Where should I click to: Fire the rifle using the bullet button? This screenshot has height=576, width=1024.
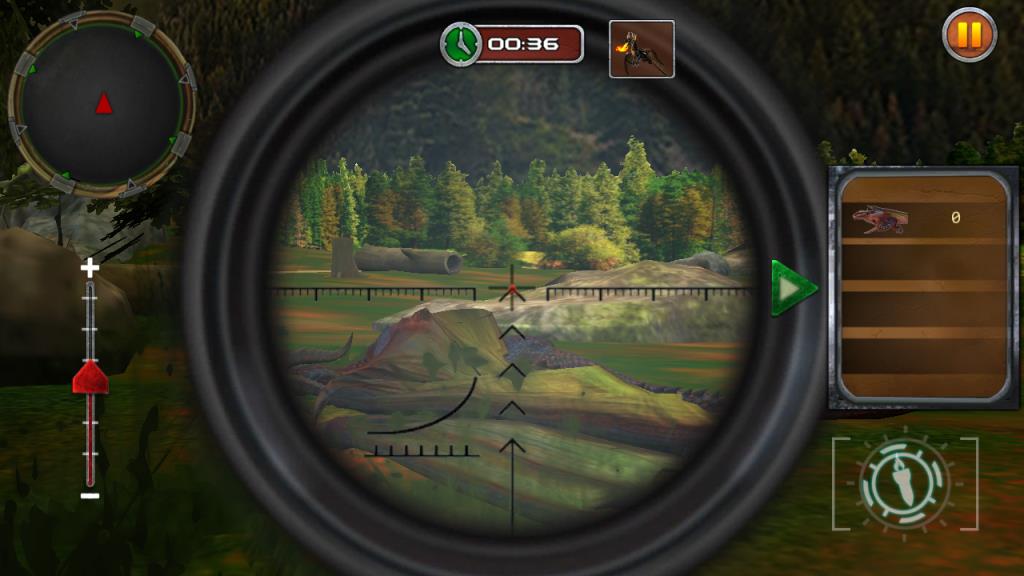point(905,482)
